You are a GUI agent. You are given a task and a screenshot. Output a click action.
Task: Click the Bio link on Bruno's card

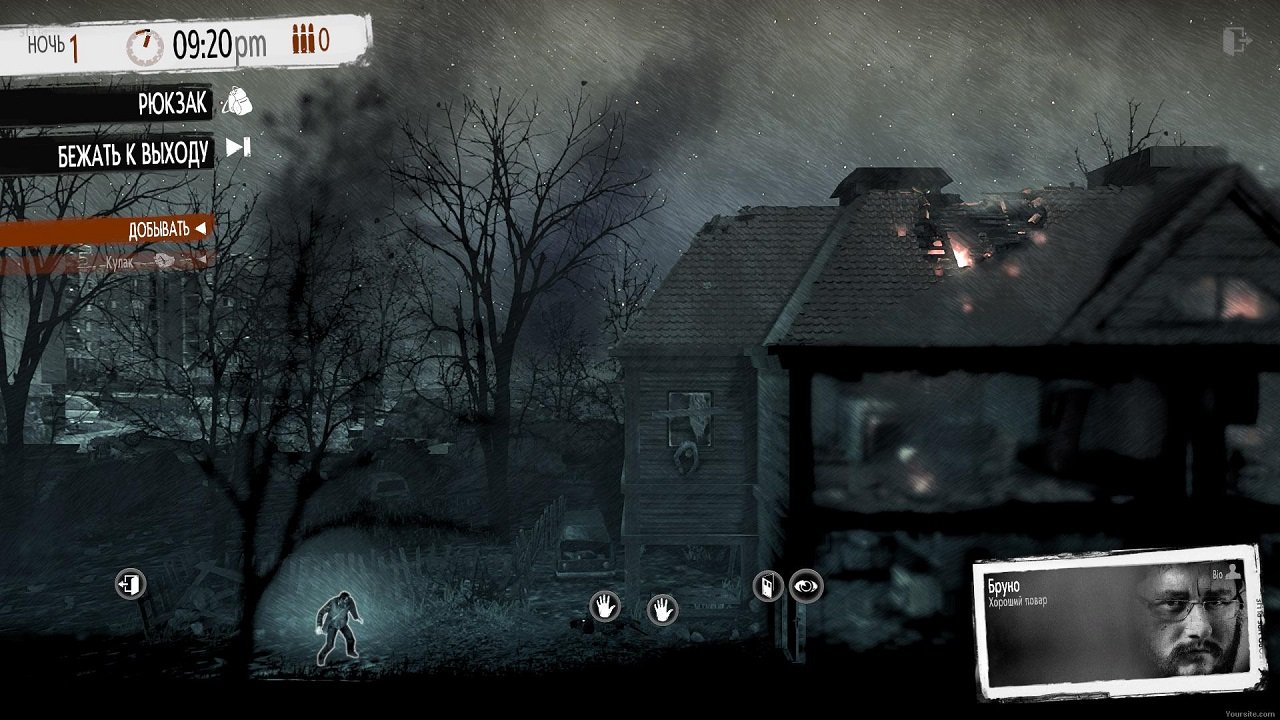[1218, 574]
